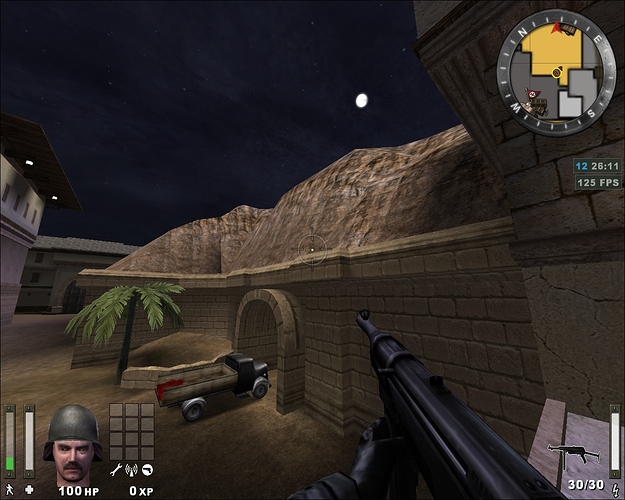This screenshot has width=625, height=500.
Task: Click the flag objective marker on the minimap
Action: pos(530,92)
